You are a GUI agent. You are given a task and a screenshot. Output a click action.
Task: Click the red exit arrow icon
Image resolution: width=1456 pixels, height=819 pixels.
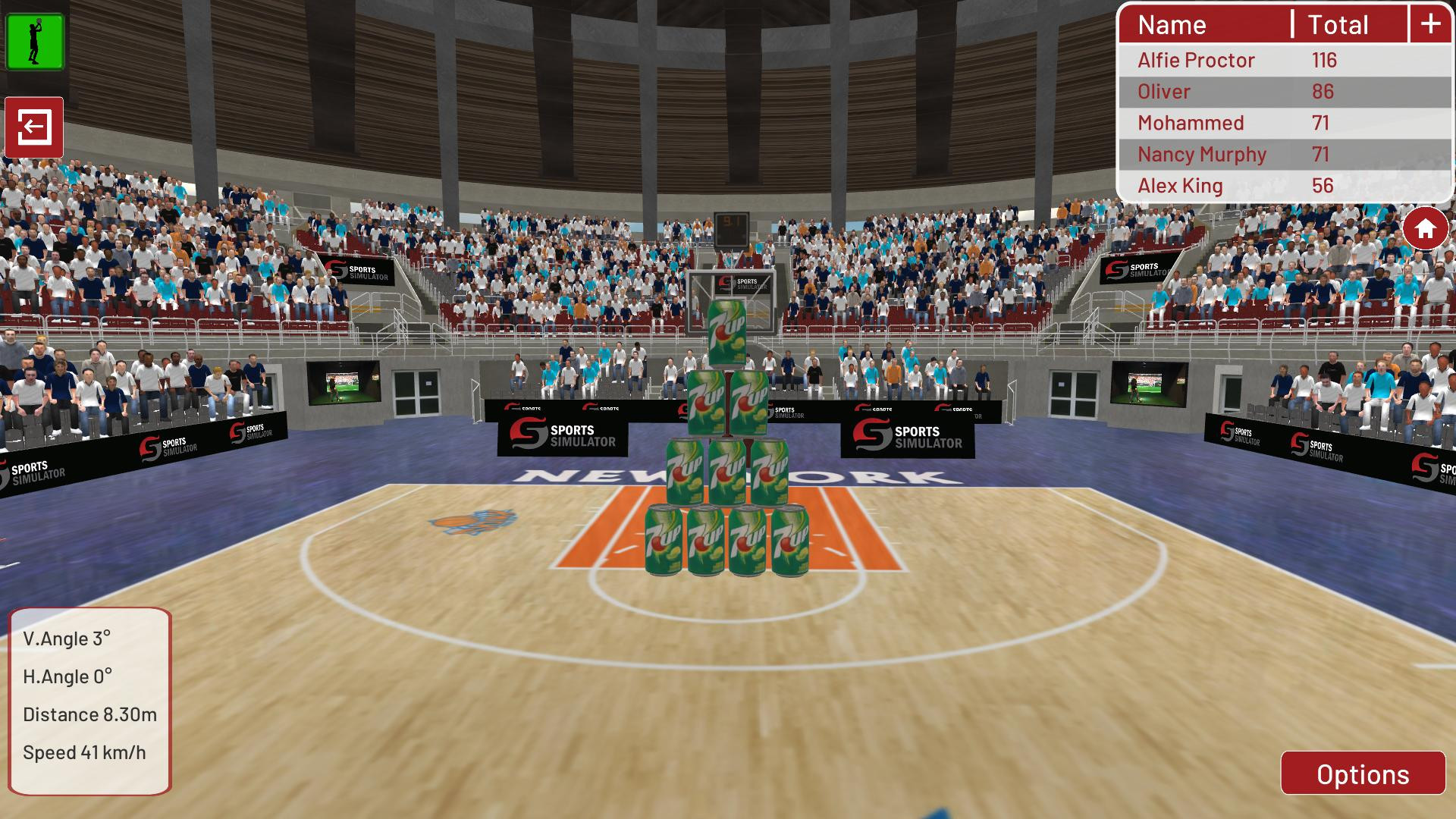tap(33, 127)
